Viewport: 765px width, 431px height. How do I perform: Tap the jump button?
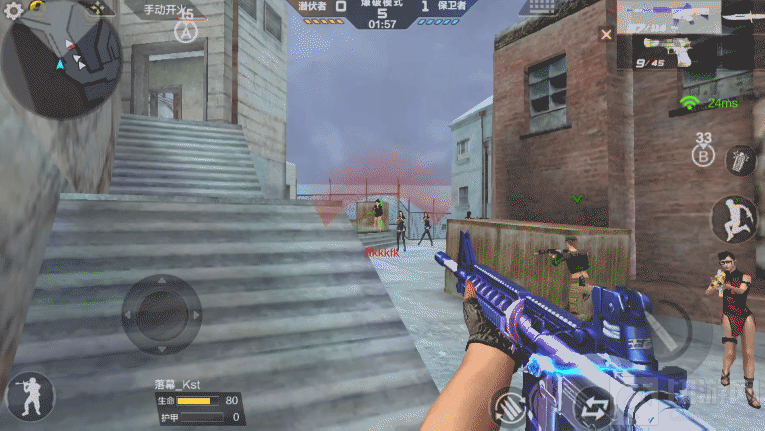tap(734, 218)
